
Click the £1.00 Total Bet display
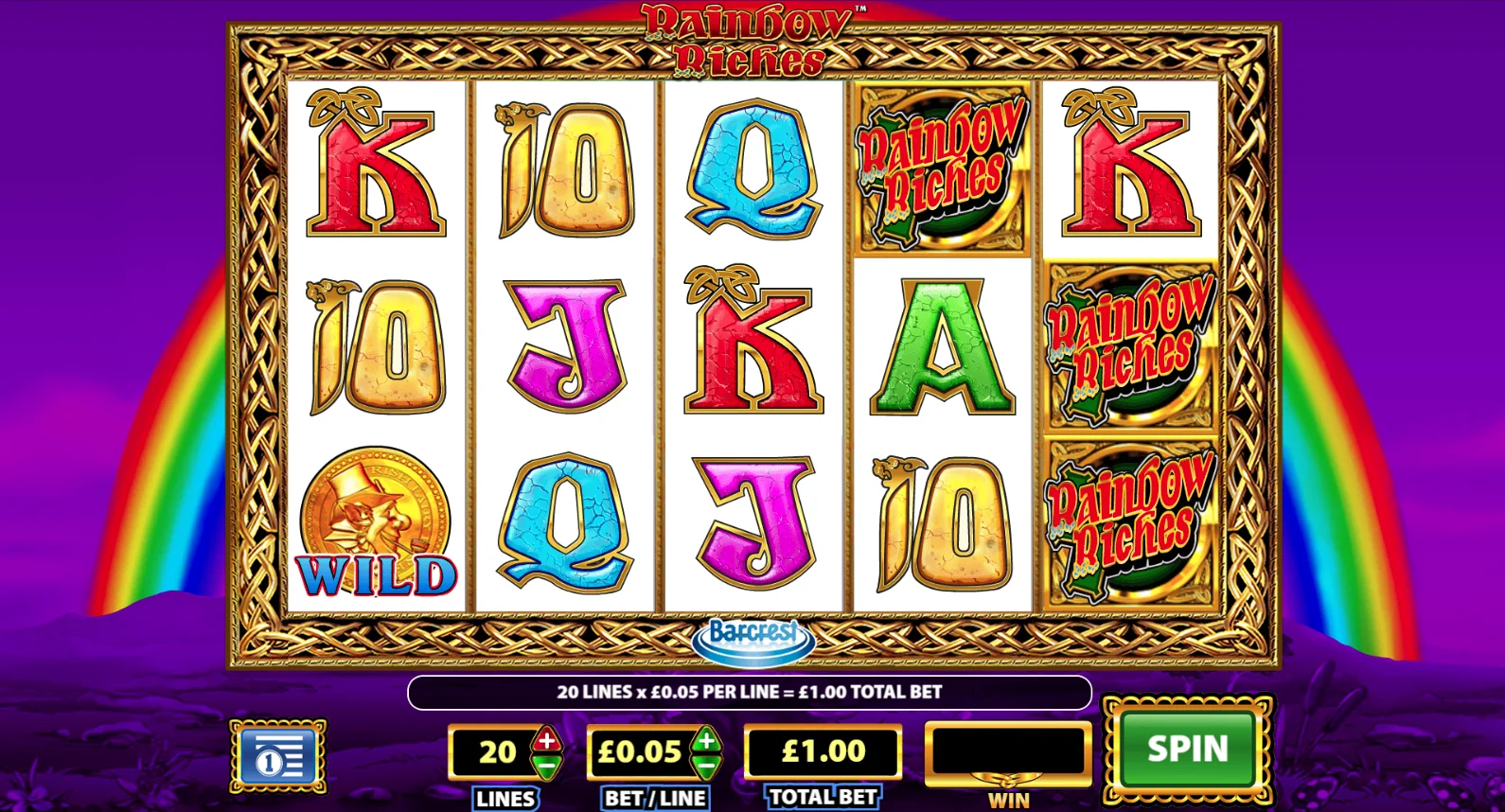tap(822, 751)
